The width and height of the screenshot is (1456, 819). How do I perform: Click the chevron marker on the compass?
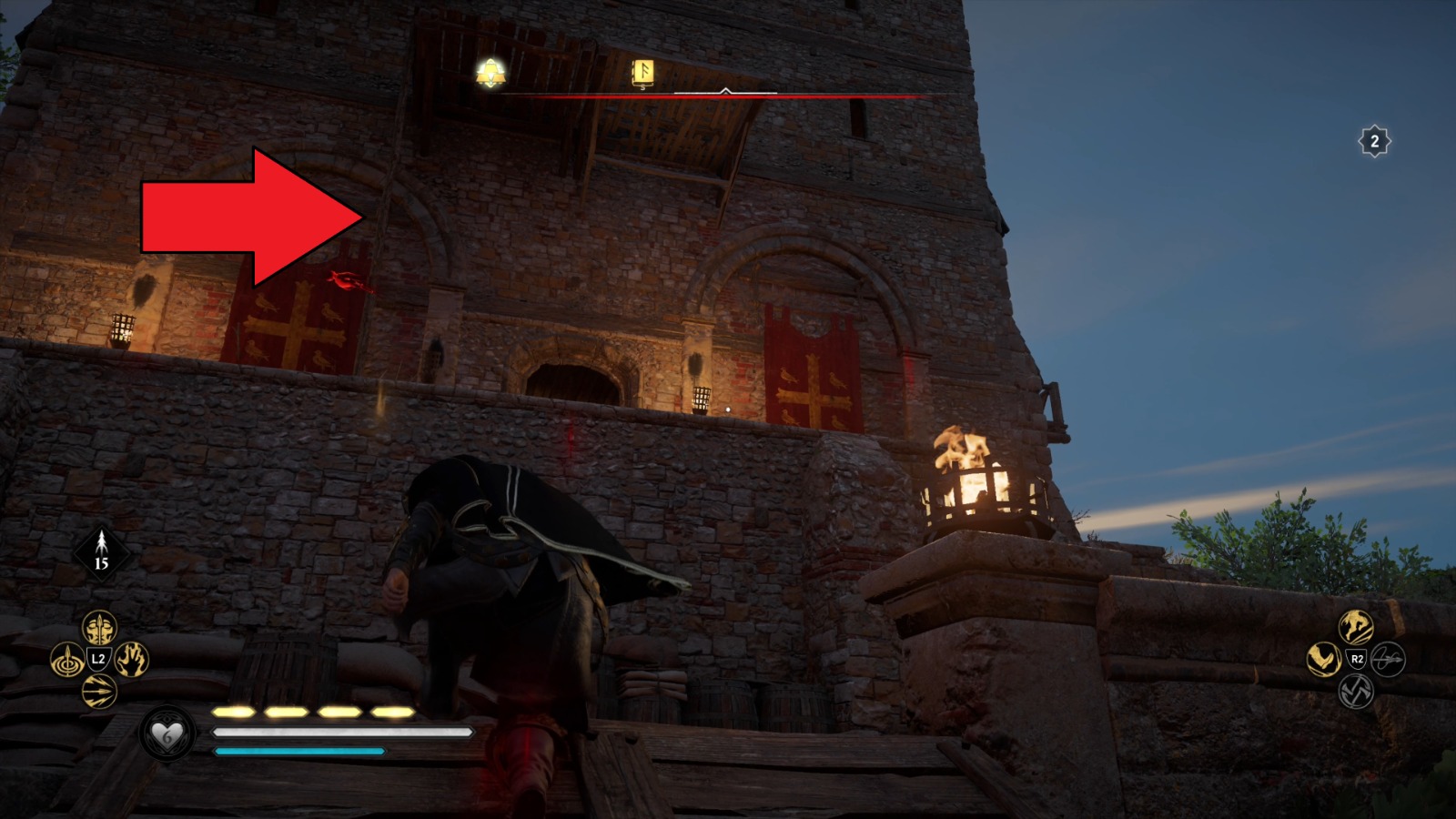[725, 90]
